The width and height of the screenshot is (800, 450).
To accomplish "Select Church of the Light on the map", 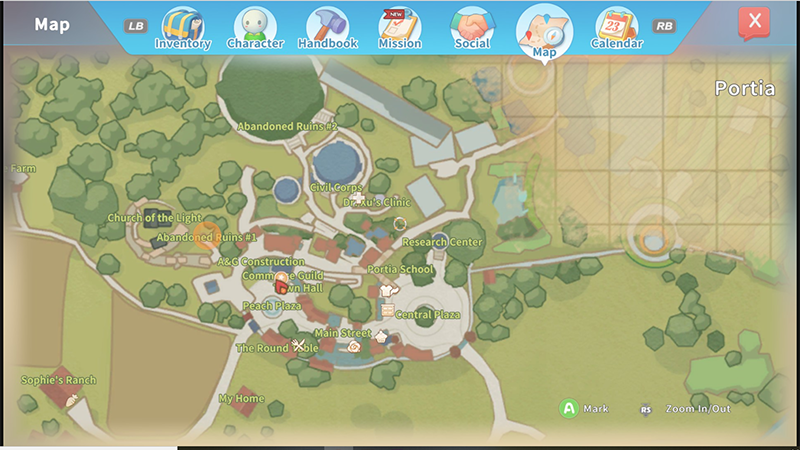I will pyautogui.click(x=155, y=218).
